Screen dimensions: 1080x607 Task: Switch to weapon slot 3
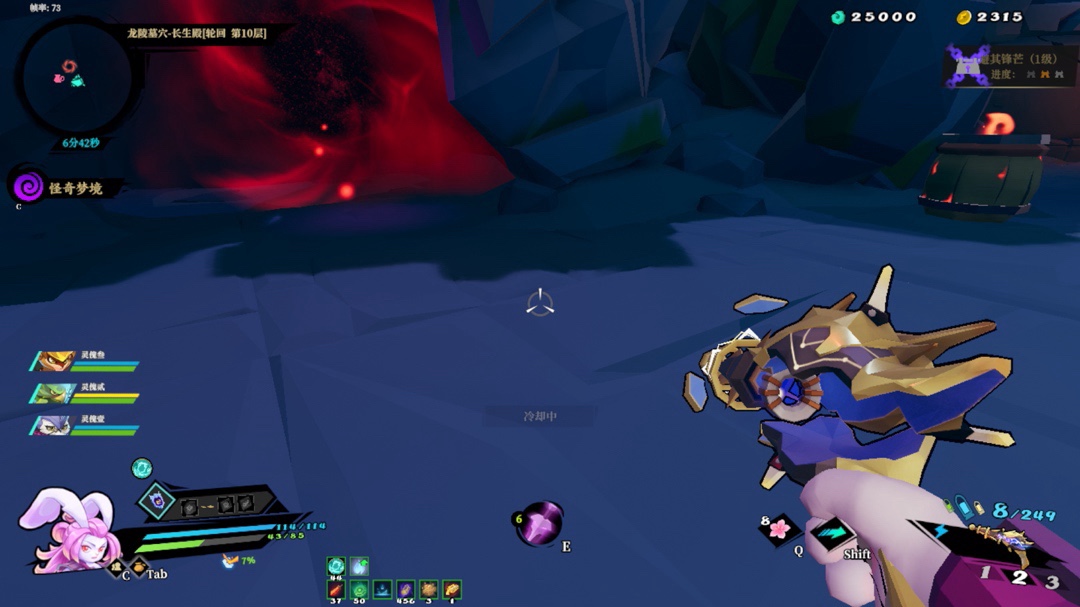[x=1051, y=581]
